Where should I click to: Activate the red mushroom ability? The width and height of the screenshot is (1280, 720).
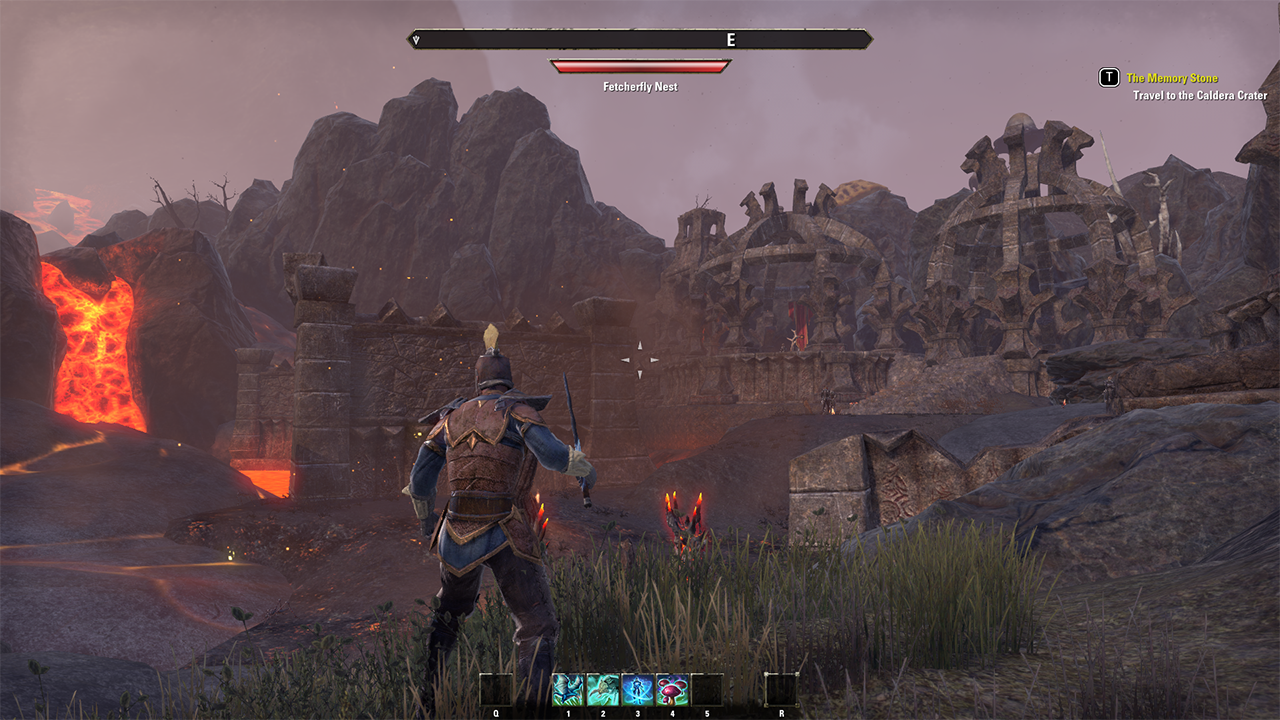(672, 689)
